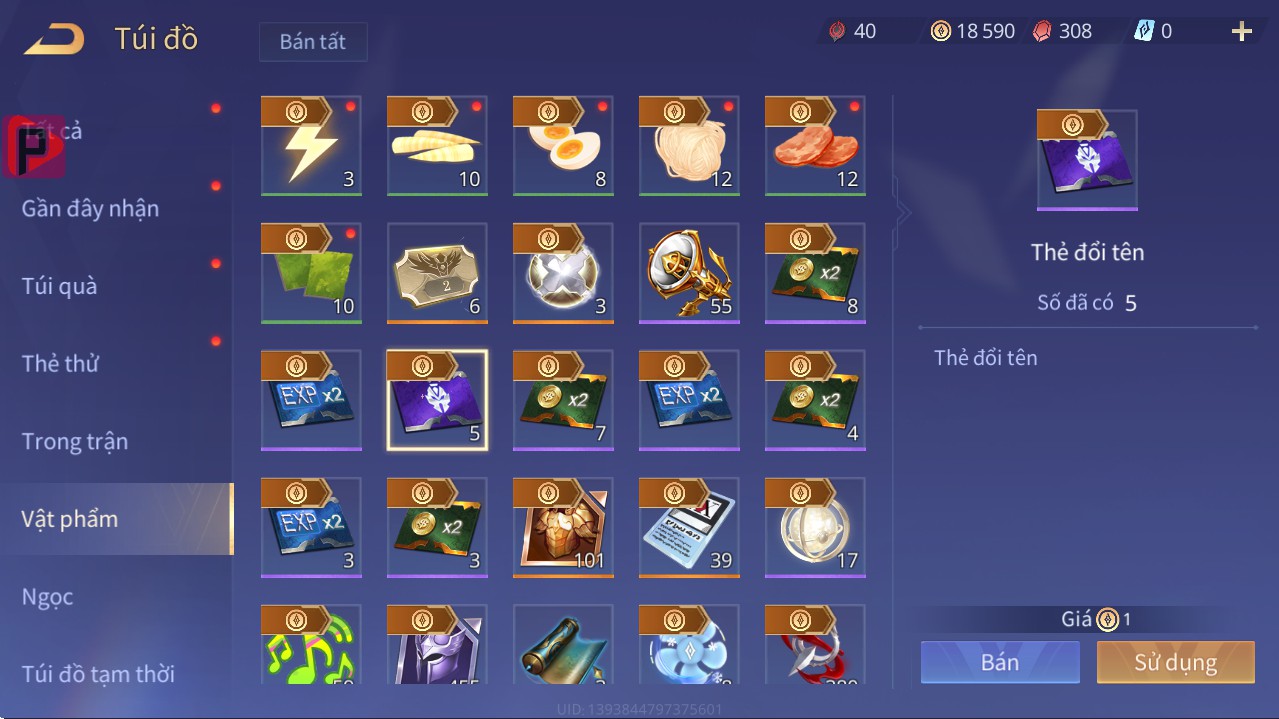The image size is (1279, 719).
Task: Choose the golden chest item with 101
Action: [563, 528]
